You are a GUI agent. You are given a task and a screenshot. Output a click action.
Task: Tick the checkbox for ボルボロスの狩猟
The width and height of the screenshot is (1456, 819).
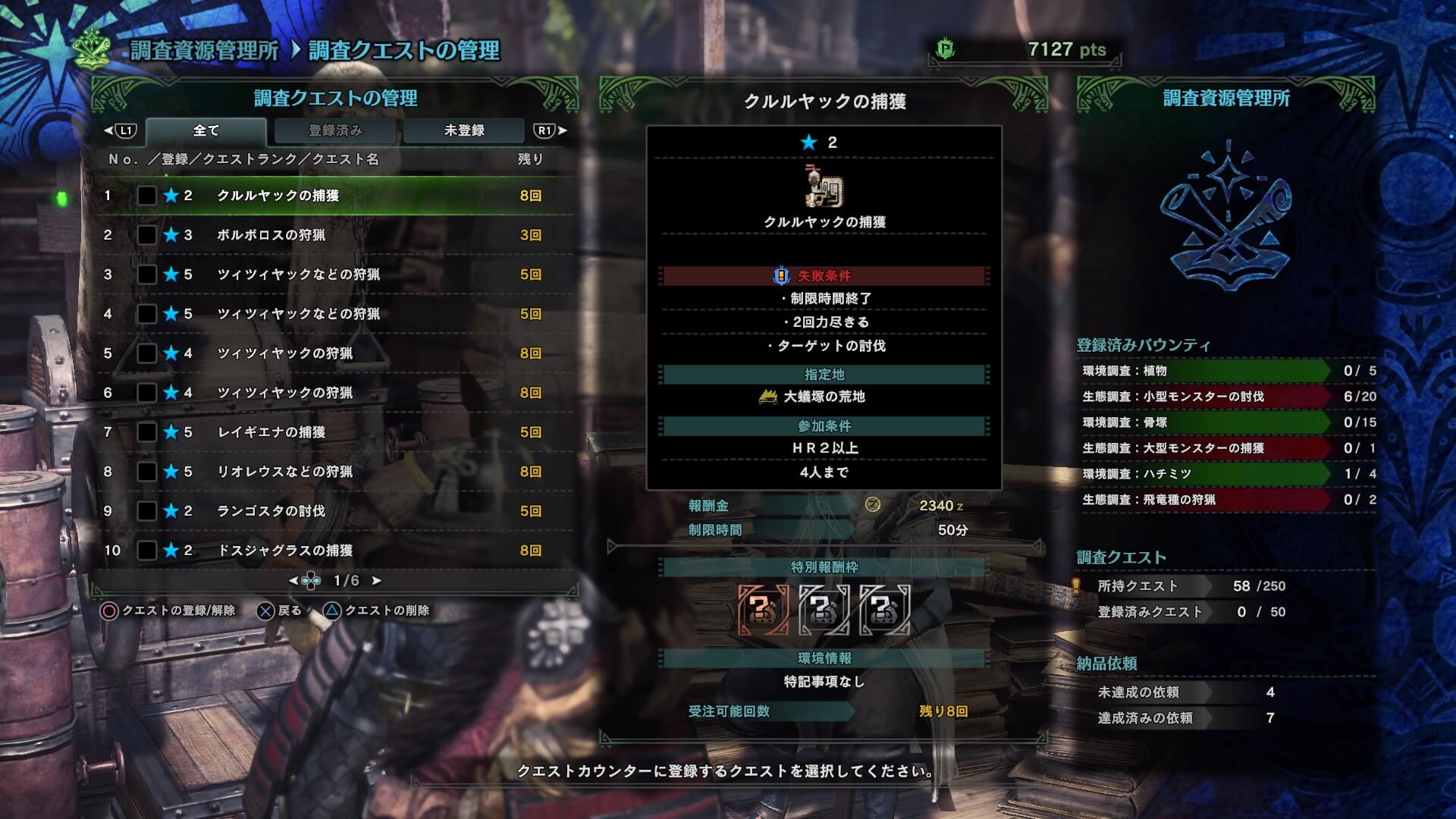147,235
